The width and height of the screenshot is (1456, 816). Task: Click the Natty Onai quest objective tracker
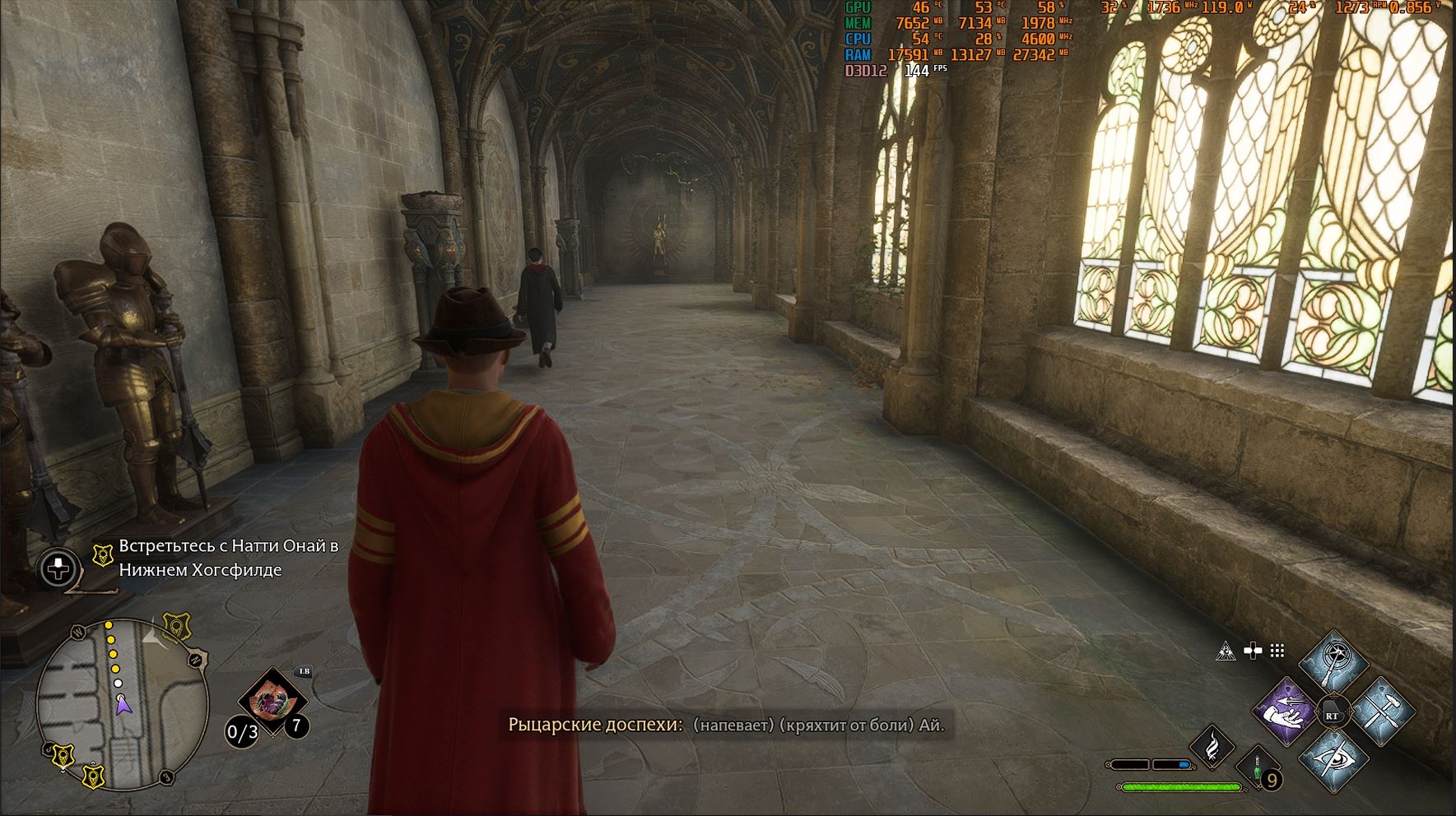(x=228, y=558)
